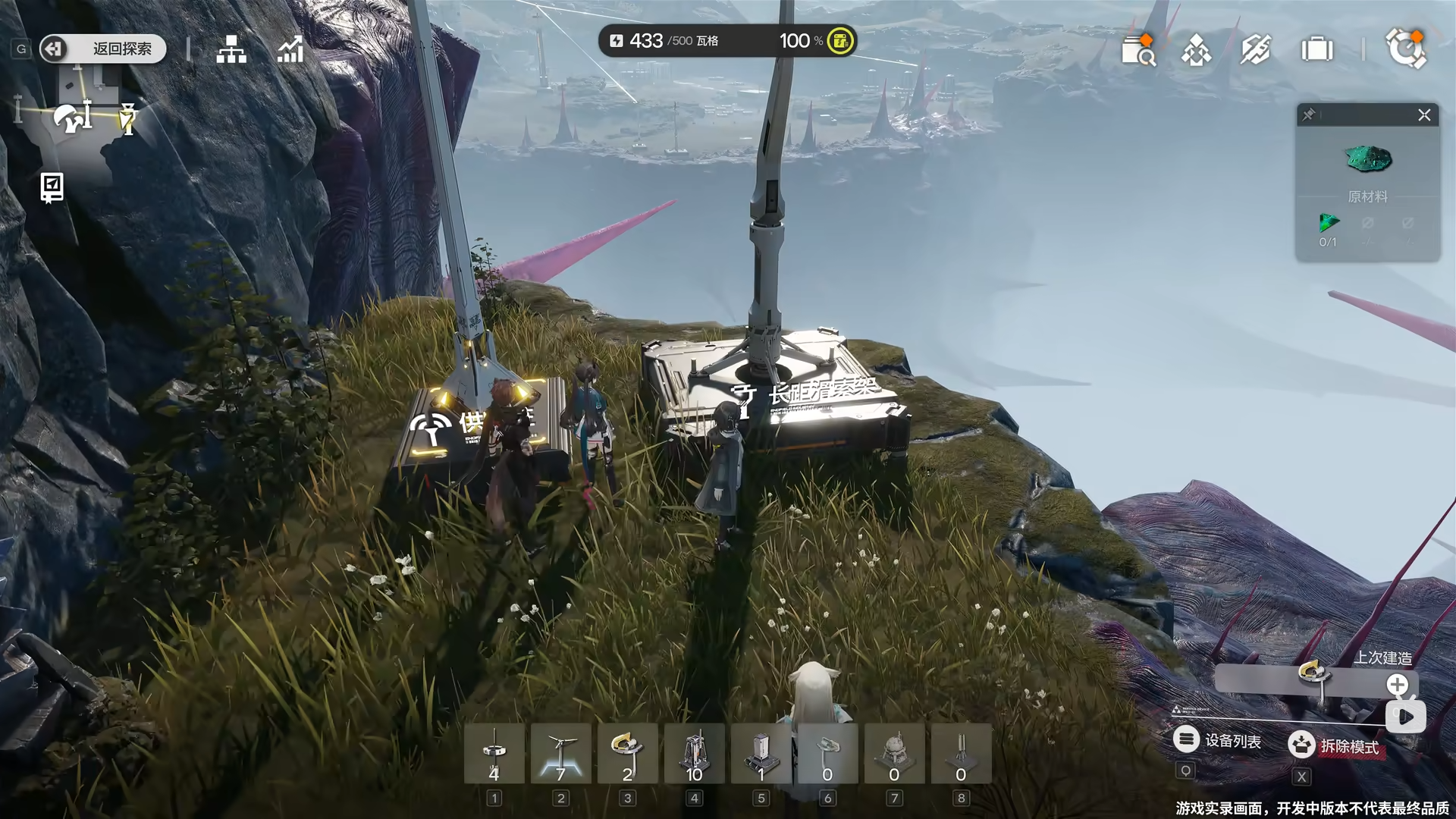Screen dimensions: 1456x819
Task: Open the ring icon with orange notification
Action: coord(1405,49)
